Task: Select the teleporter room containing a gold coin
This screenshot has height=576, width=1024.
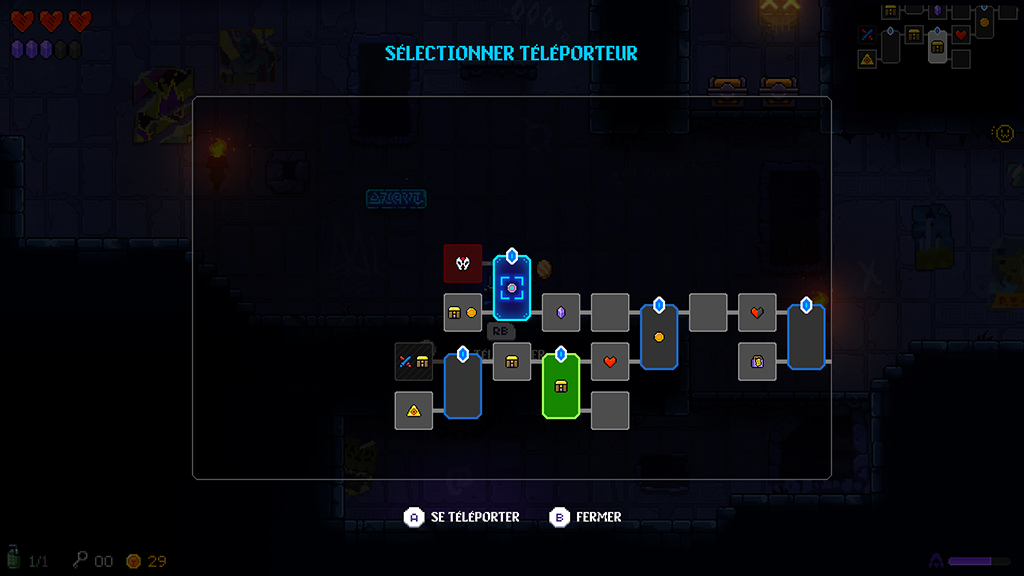Action: (659, 337)
